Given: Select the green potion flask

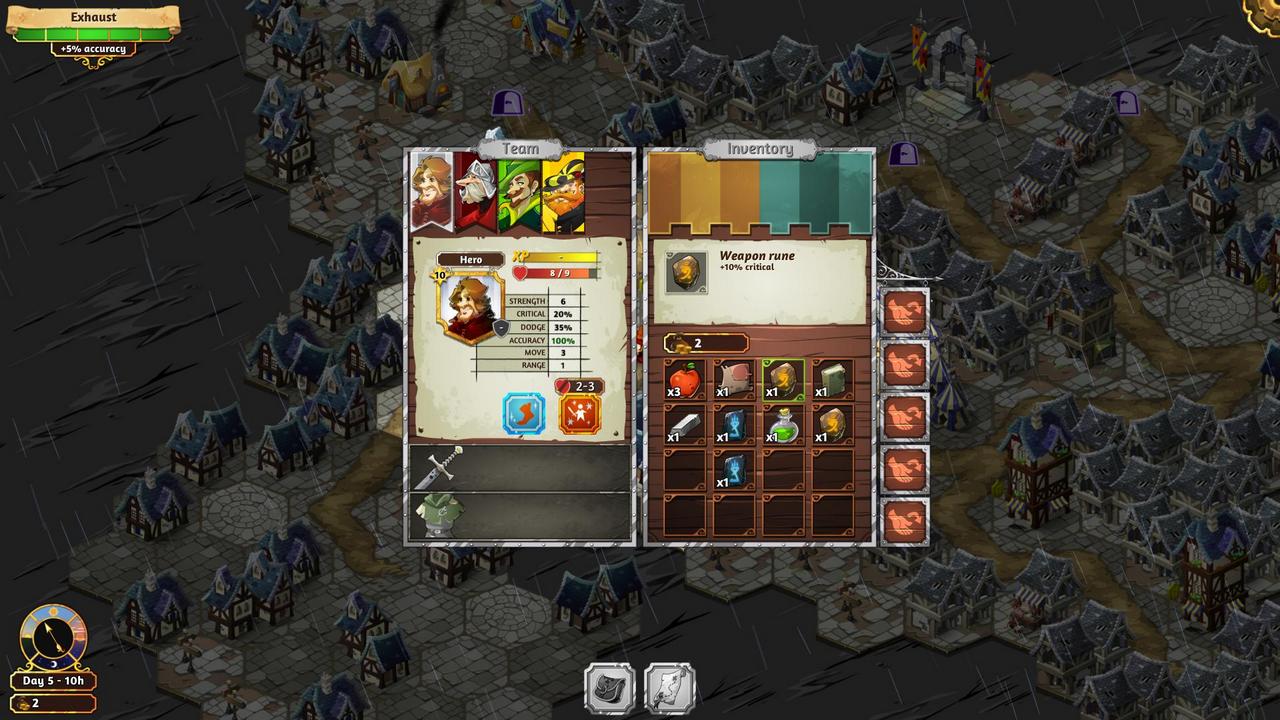Looking at the screenshot, I should (783, 424).
